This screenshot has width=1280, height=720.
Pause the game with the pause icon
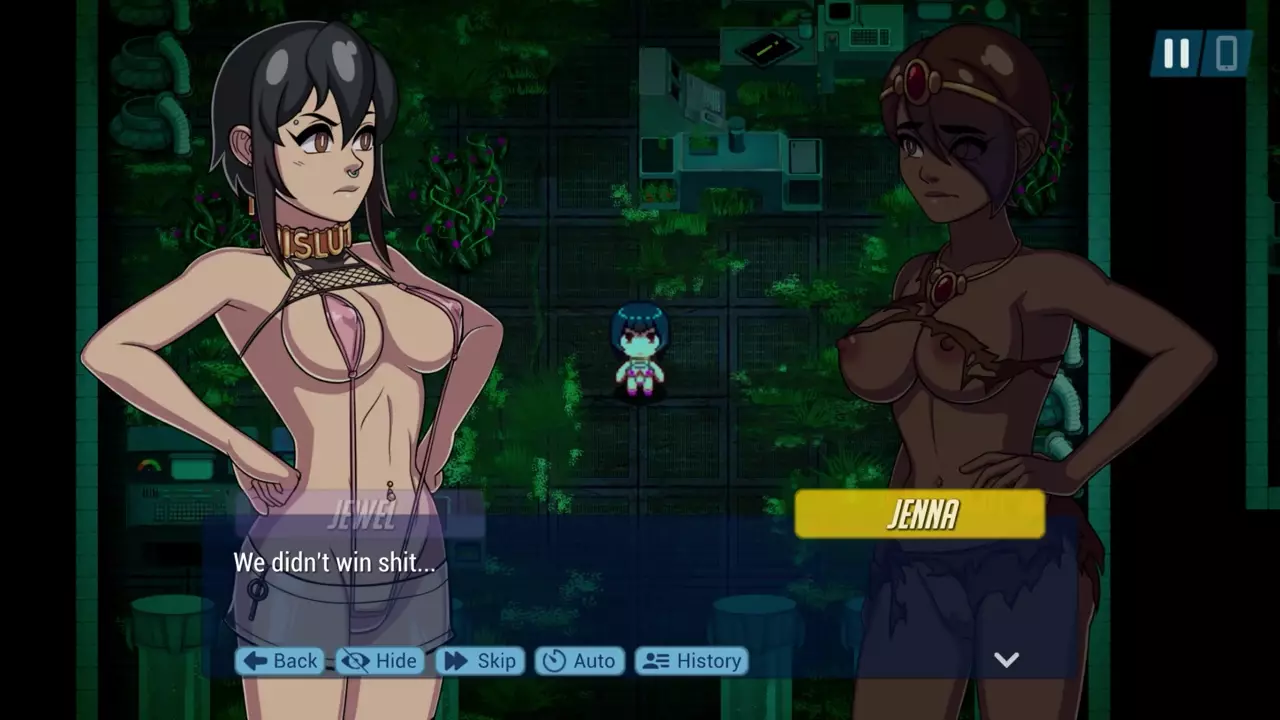(1176, 54)
